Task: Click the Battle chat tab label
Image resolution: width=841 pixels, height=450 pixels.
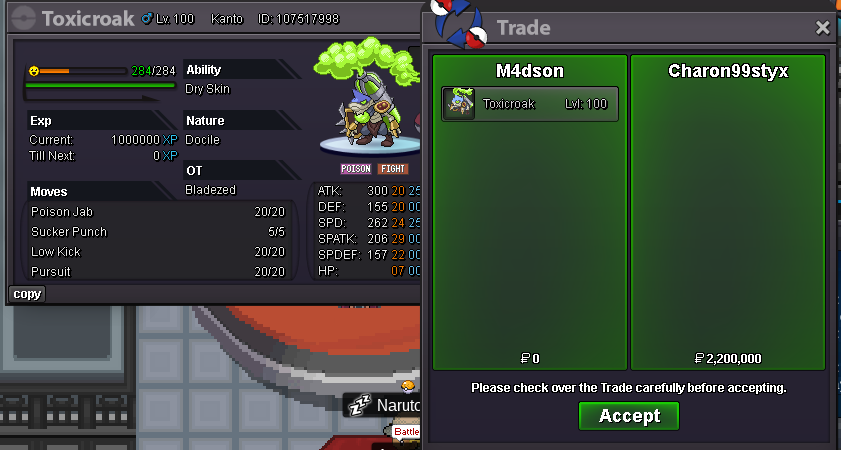Action: (407, 432)
